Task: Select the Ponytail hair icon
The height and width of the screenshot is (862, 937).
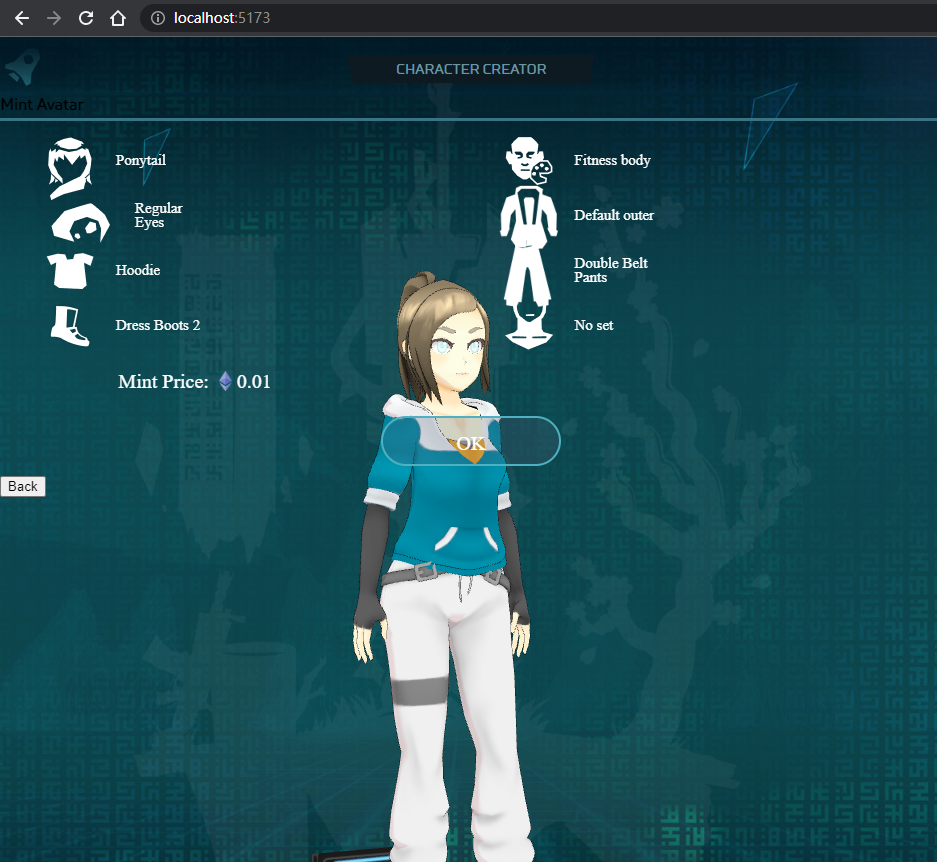Action: click(69, 168)
